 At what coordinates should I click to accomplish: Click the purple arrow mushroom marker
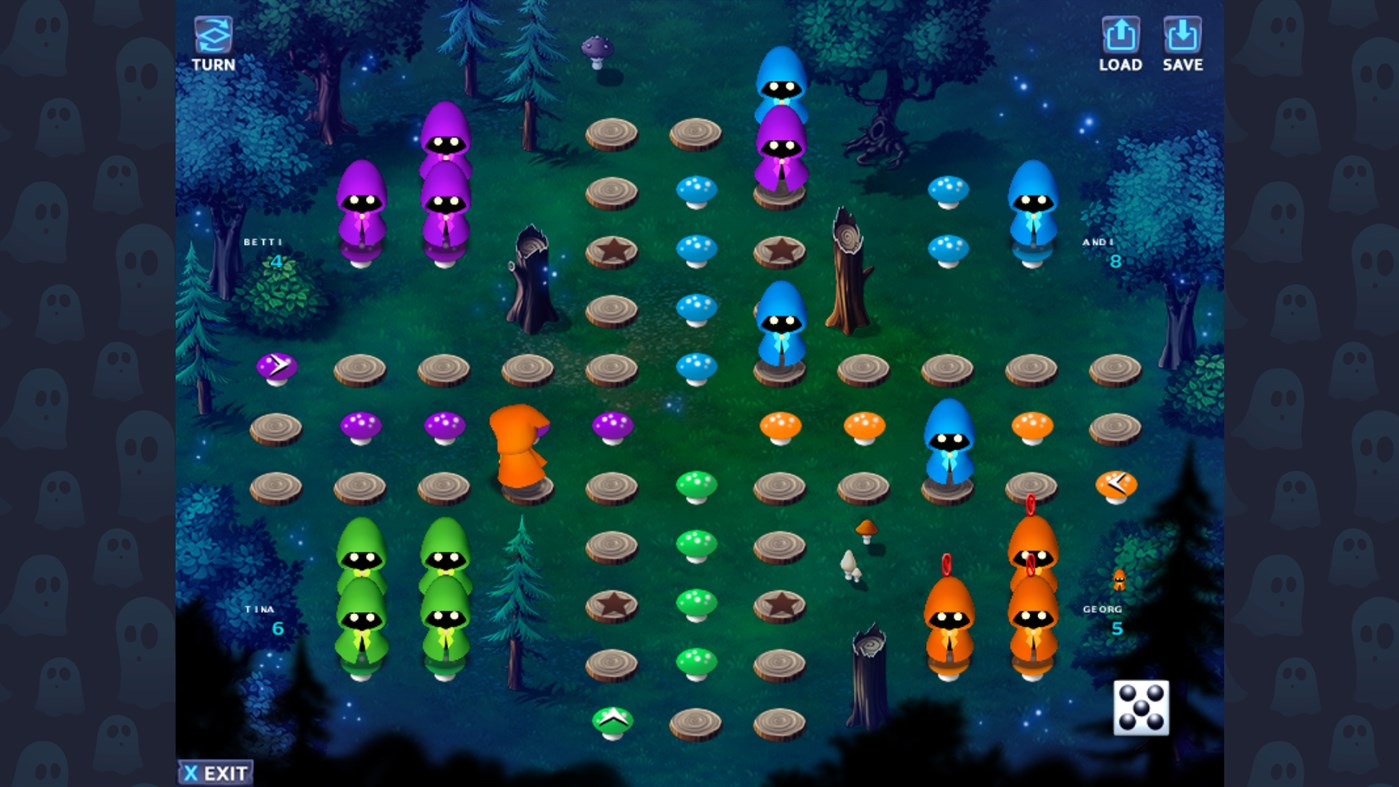click(275, 365)
